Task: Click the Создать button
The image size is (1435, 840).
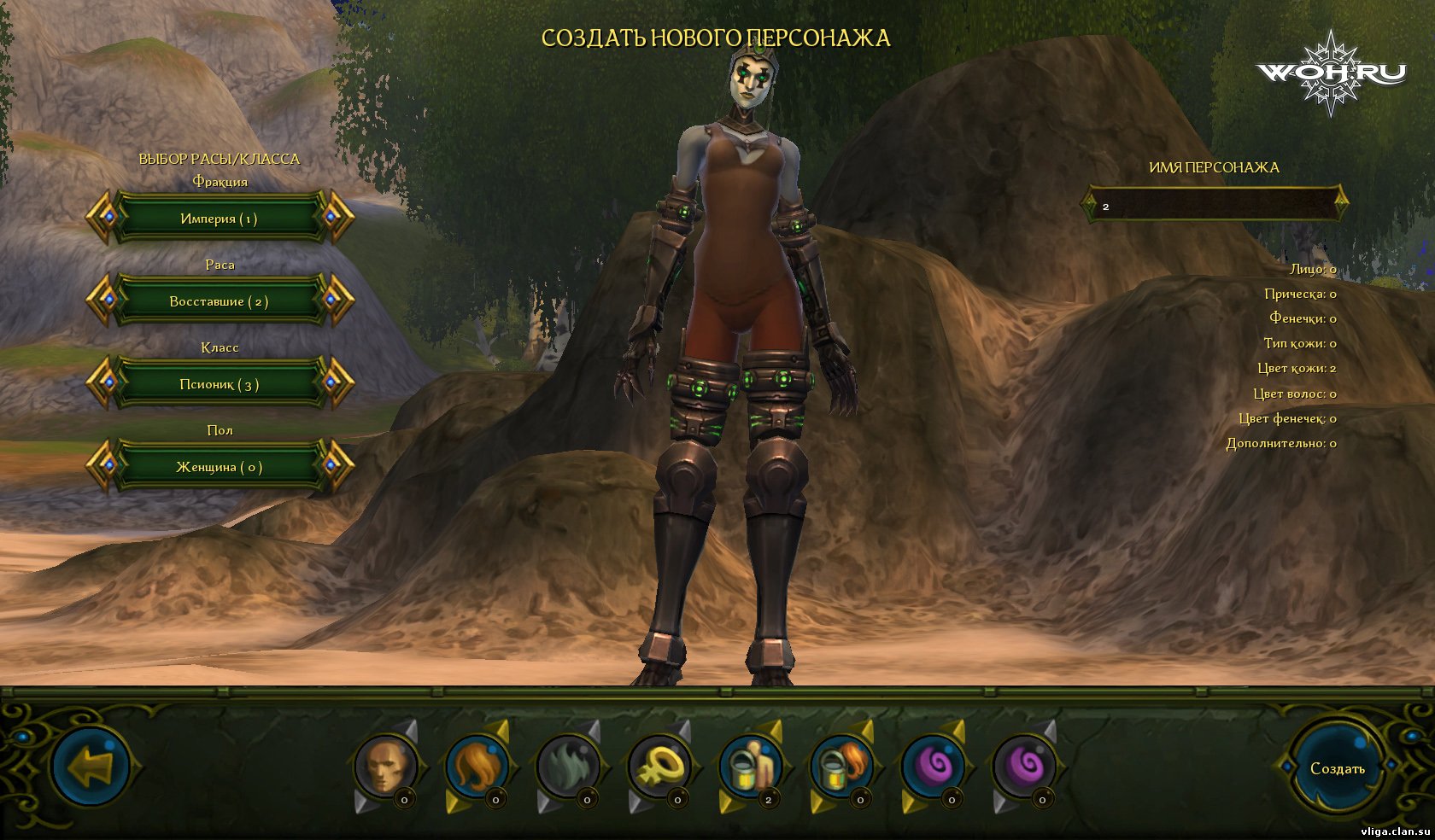Action: click(x=1337, y=768)
